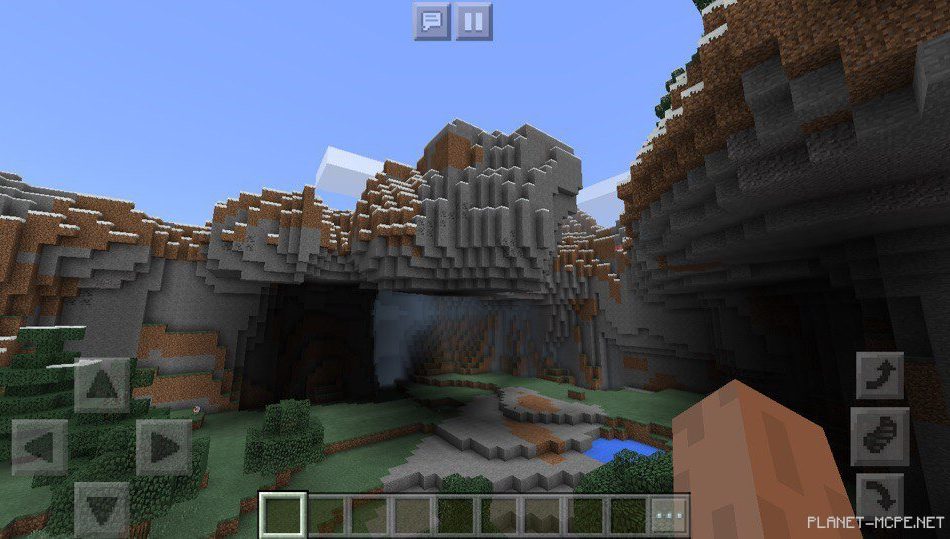
Task: Pause the game
Action: coord(474,21)
